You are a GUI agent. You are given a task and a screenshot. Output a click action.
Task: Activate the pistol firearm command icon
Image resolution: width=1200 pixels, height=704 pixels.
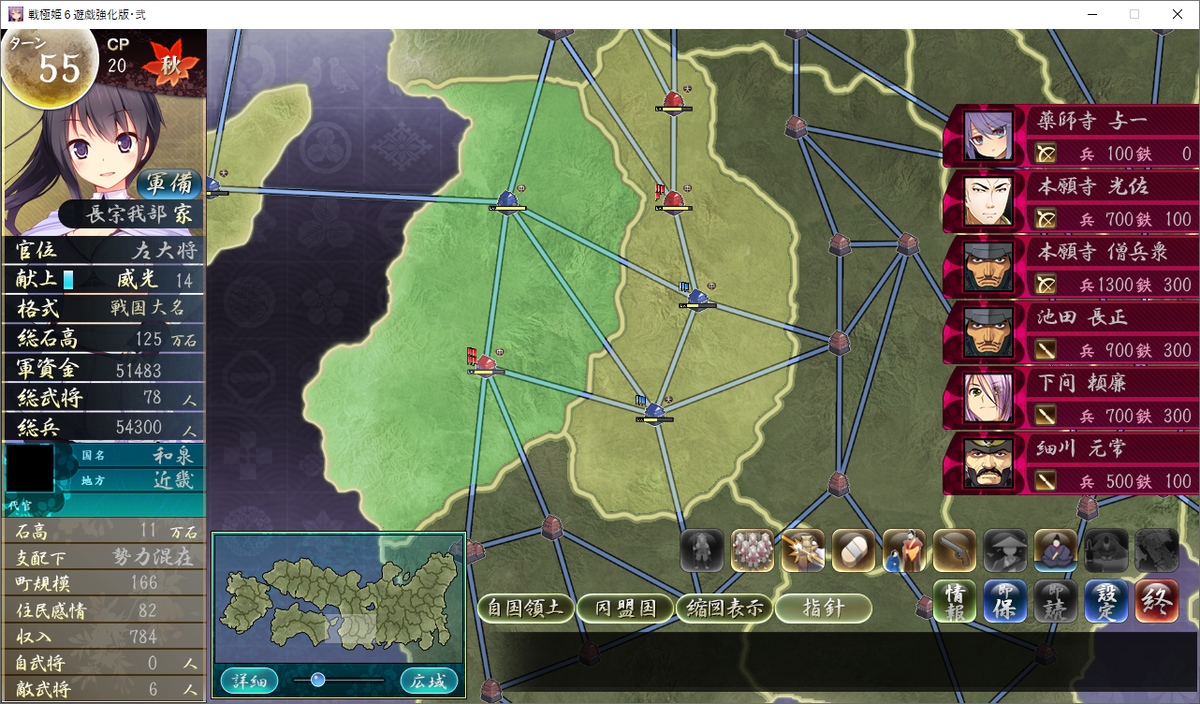(x=954, y=550)
